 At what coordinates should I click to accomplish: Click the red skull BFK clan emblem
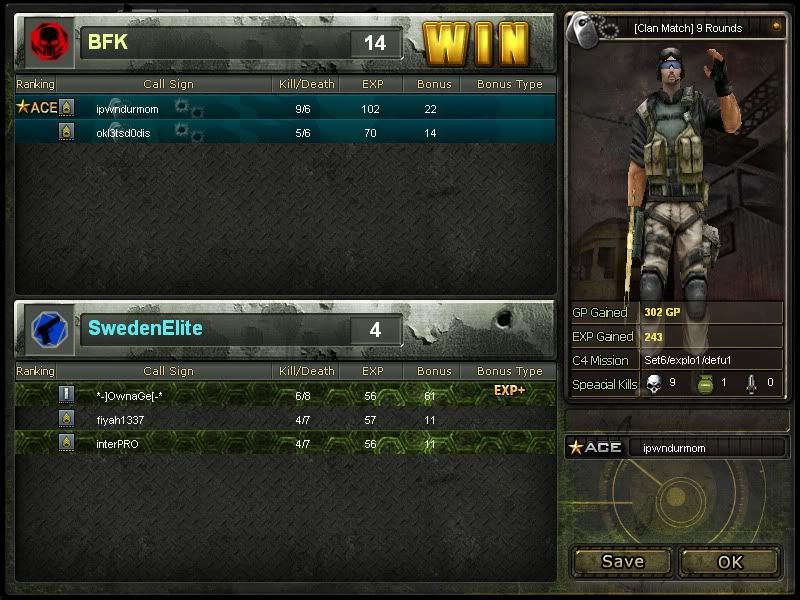pyautogui.click(x=46, y=42)
